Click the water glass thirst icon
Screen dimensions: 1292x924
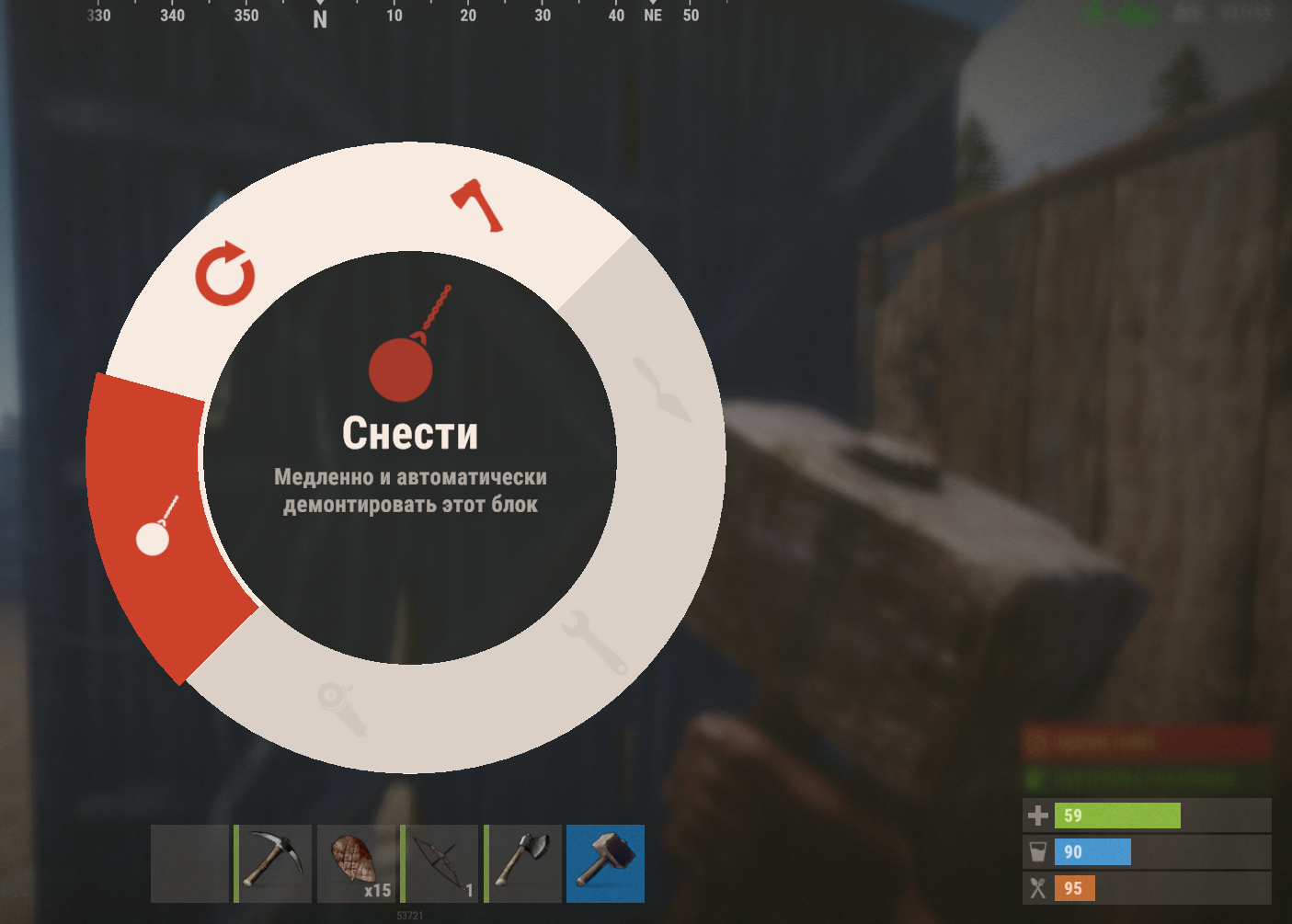pos(1037,852)
